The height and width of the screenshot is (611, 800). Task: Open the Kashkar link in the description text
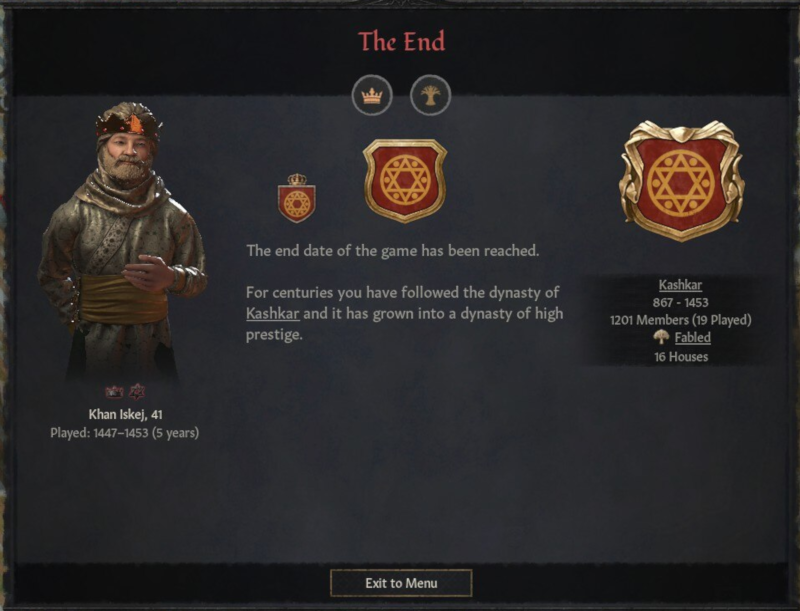[272, 314]
